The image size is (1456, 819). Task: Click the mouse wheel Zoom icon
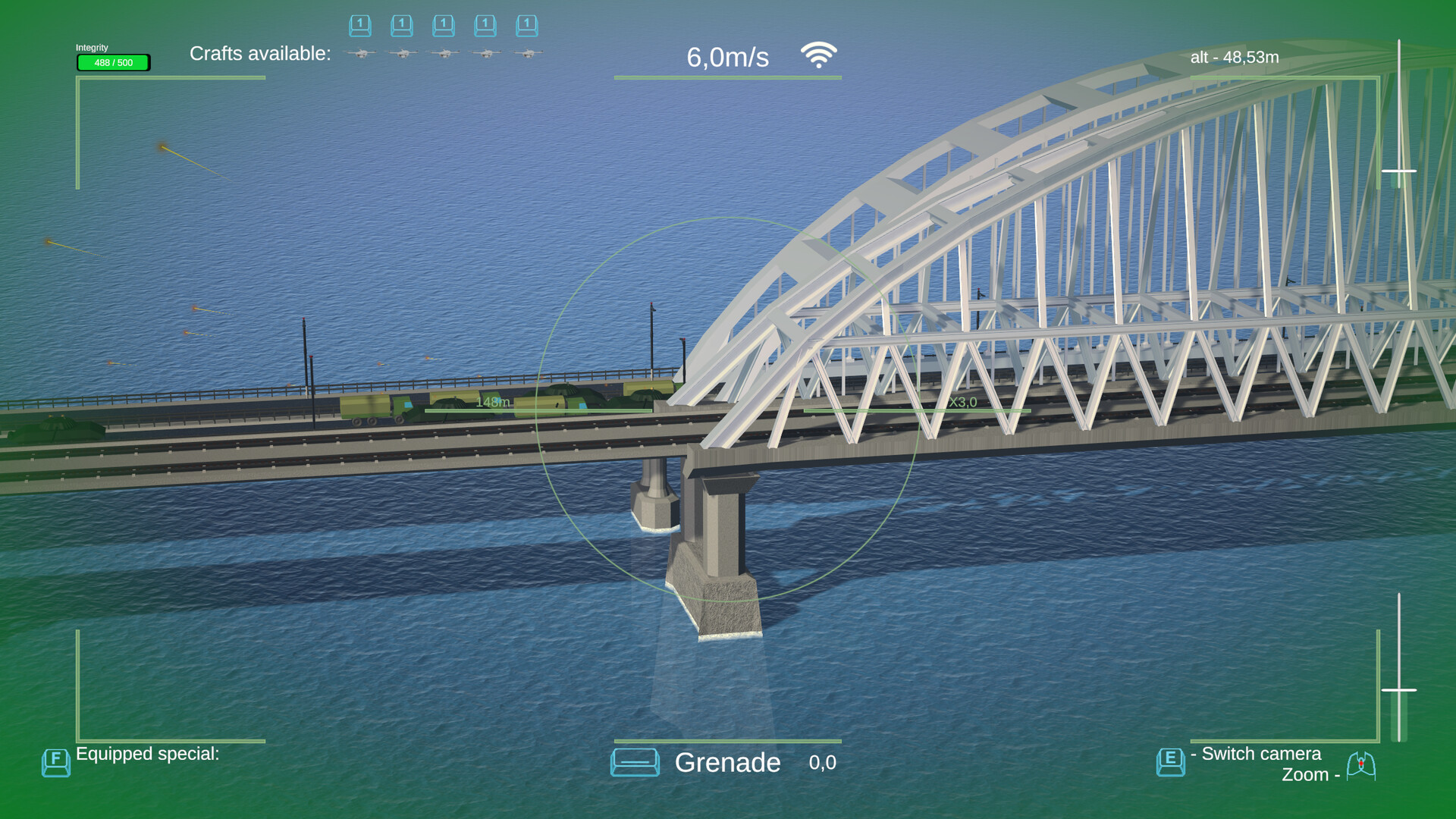click(x=1363, y=766)
